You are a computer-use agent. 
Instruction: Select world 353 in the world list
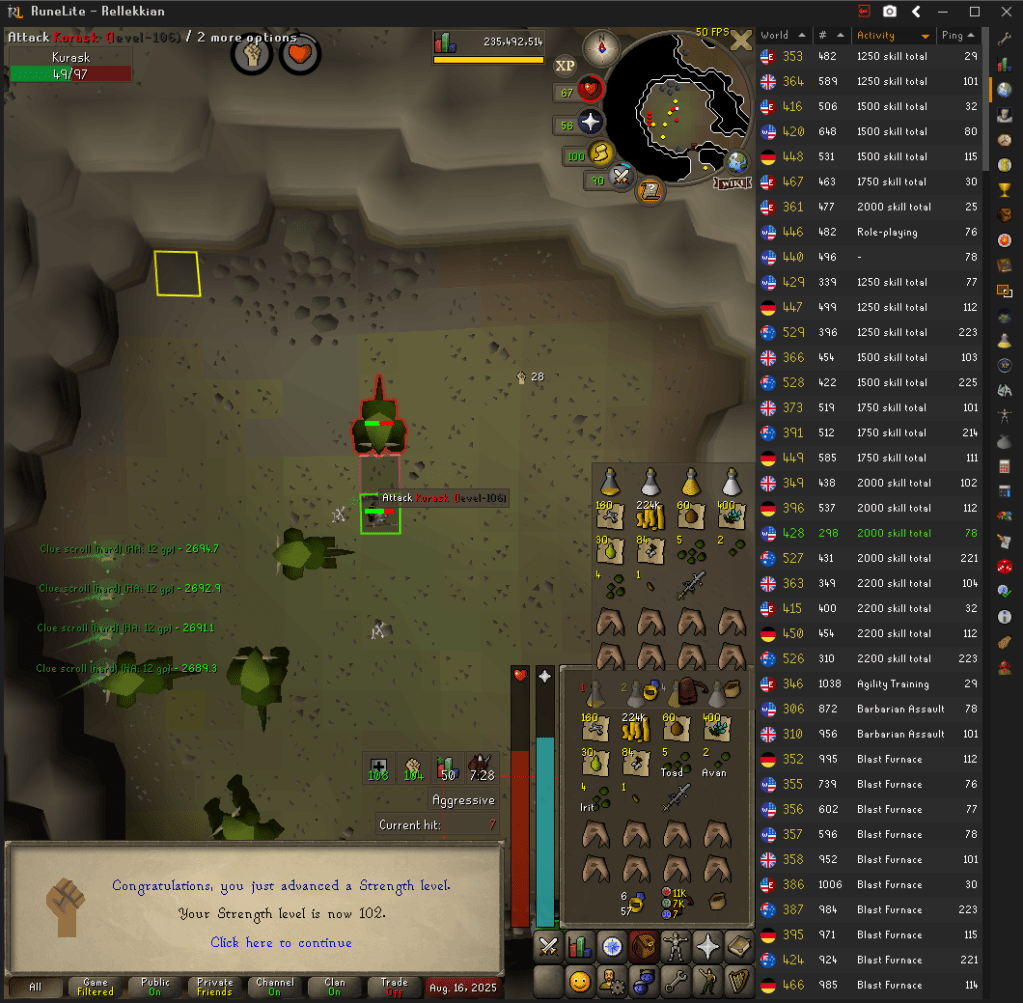click(793, 57)
